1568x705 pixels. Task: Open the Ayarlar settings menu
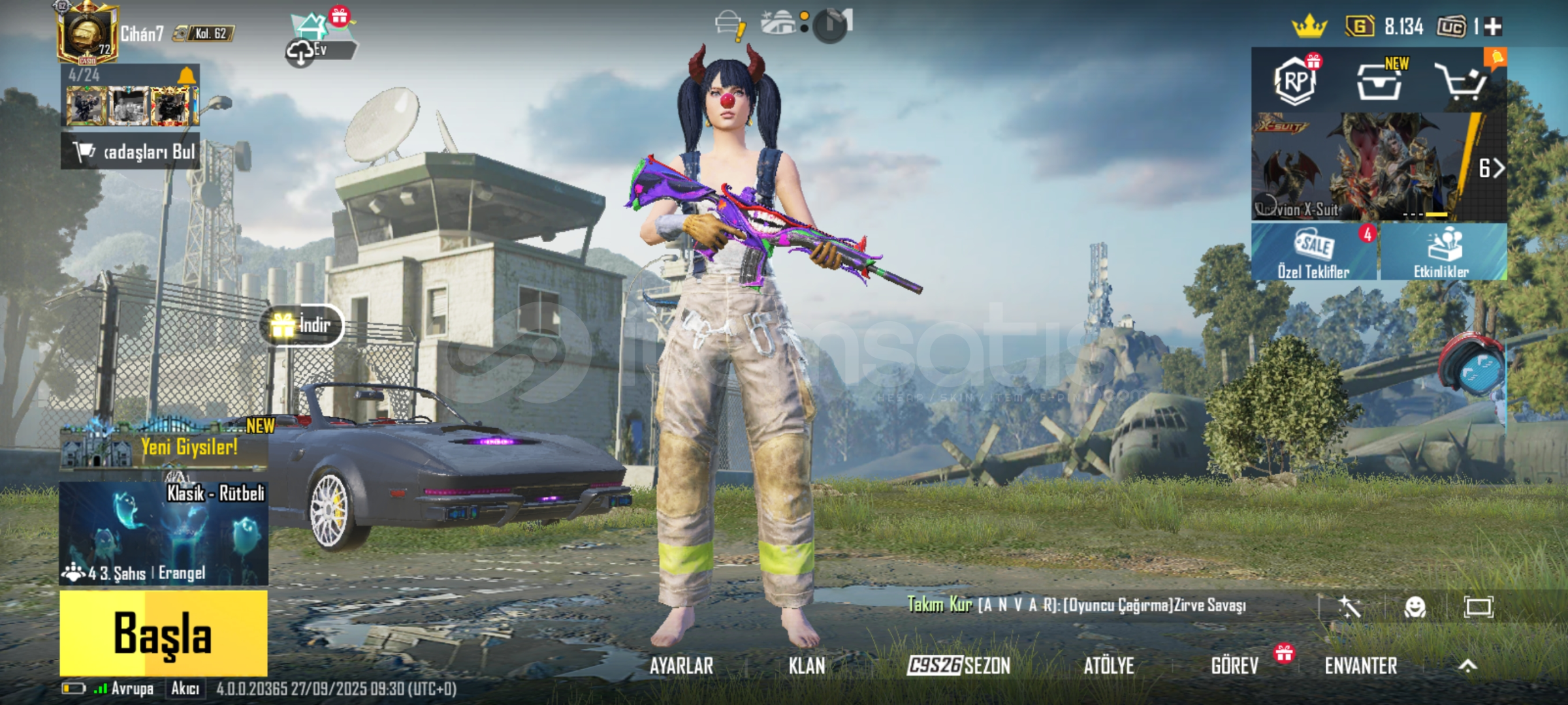point(681,666)
